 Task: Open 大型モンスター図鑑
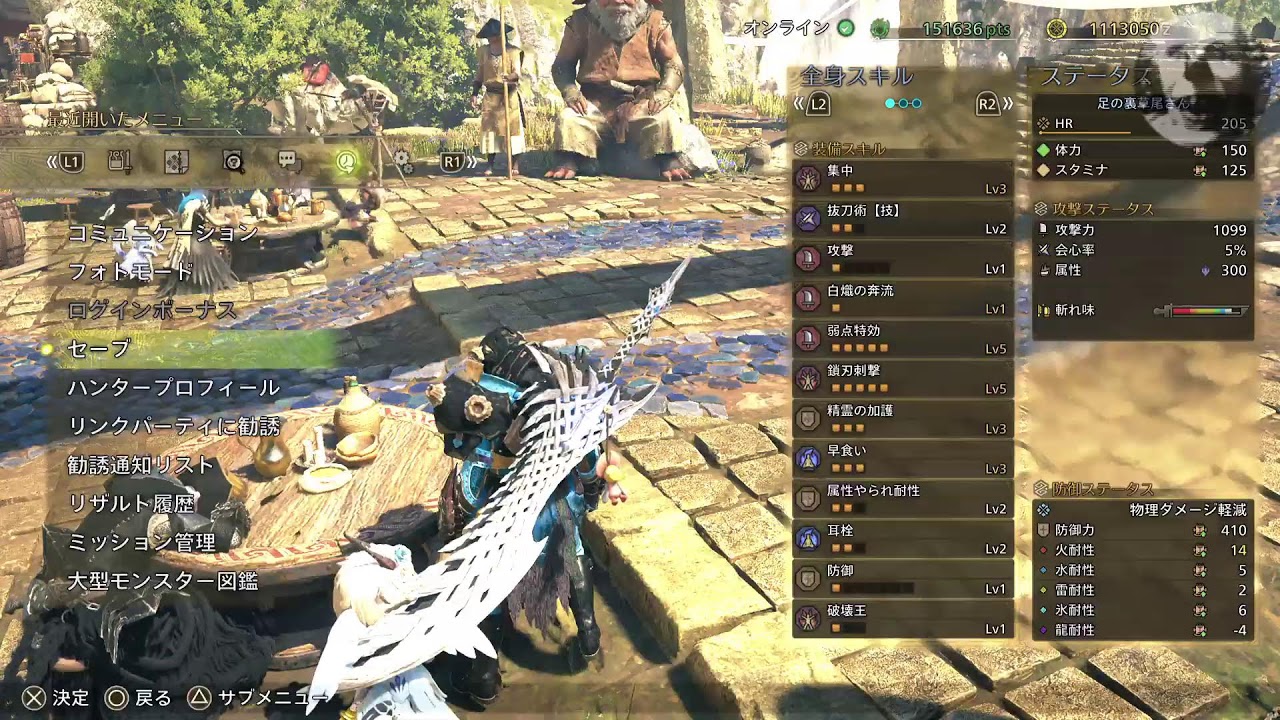click(163, 581)
